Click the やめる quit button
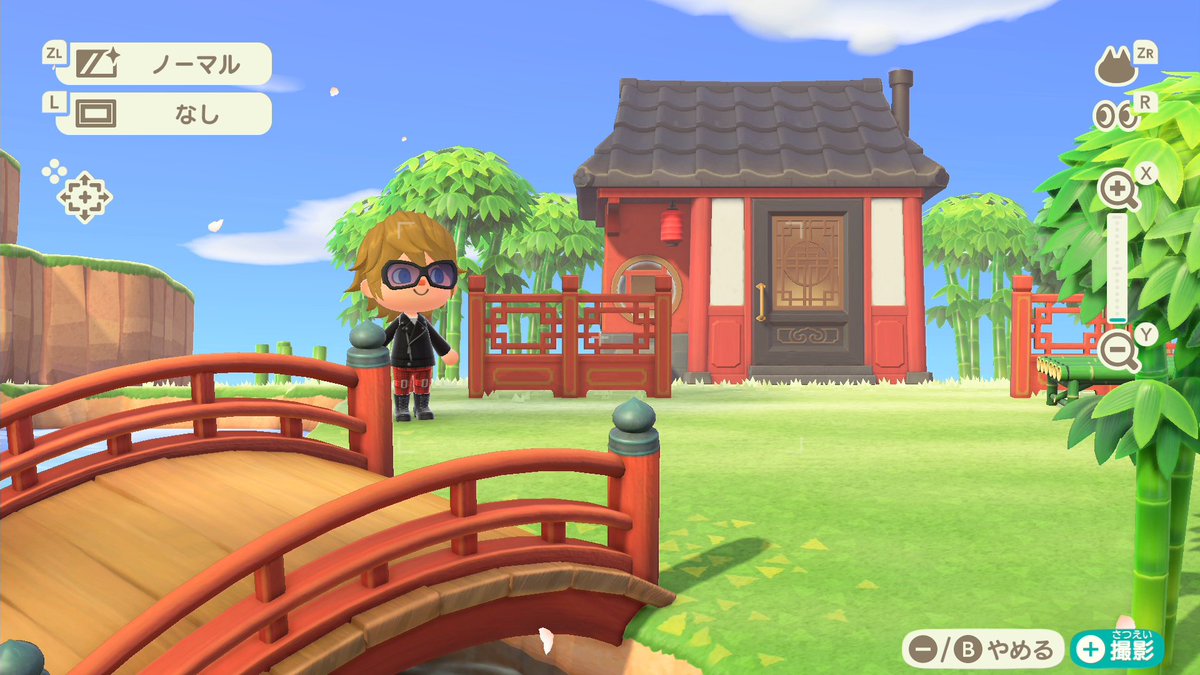1200x675 pixels. [983, 650]
